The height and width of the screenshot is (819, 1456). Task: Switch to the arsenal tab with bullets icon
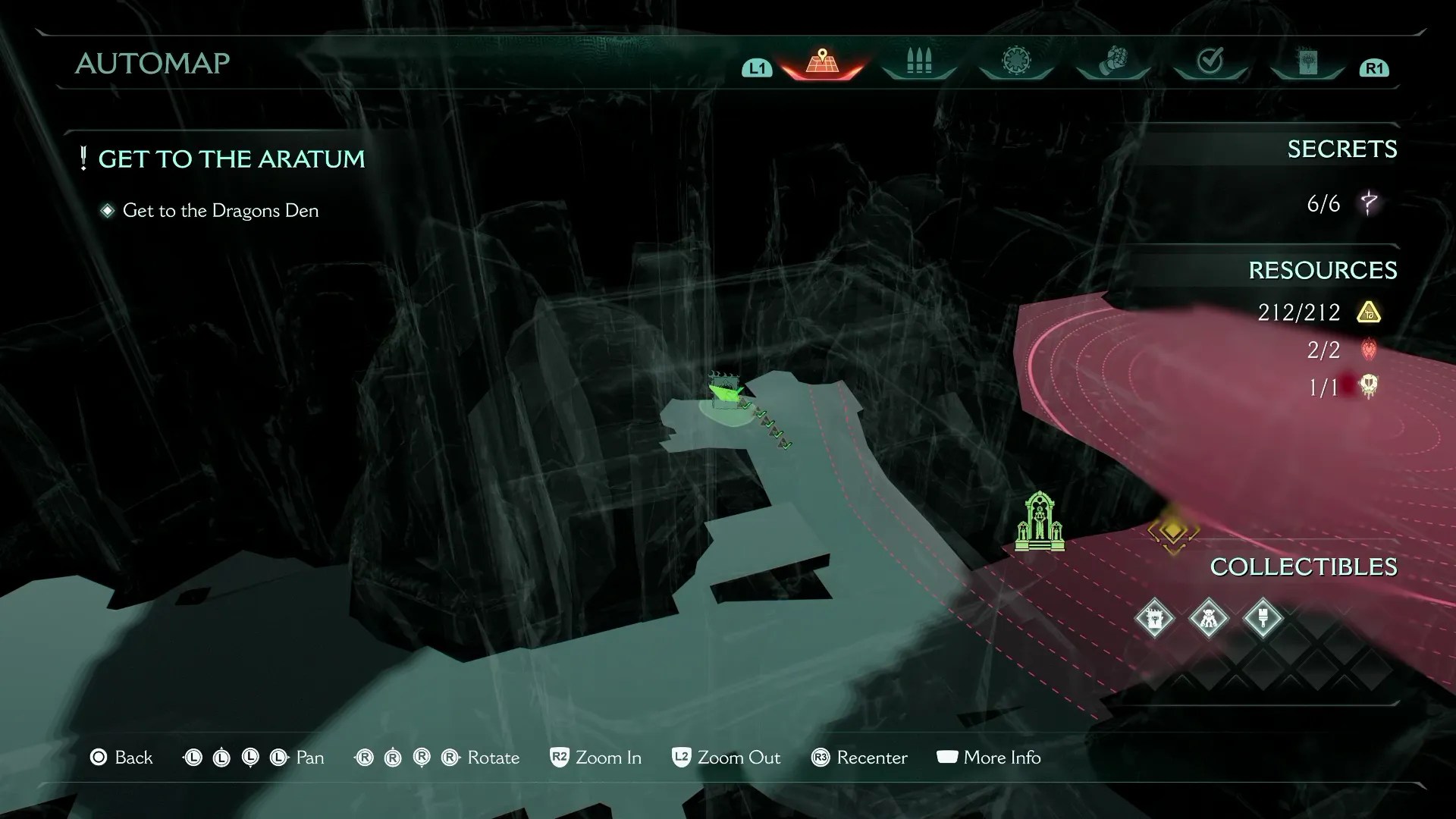(919, 62)
